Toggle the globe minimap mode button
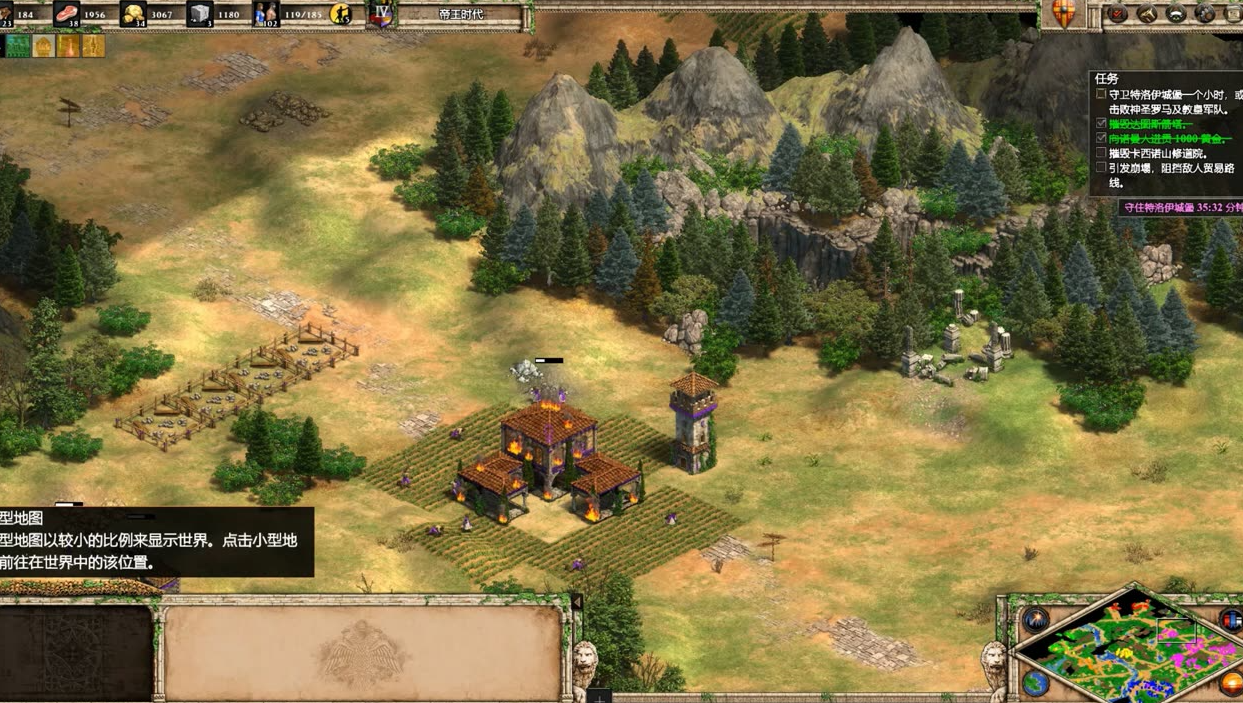The height and width of the screenshot is (703, 1243). 1036,683
